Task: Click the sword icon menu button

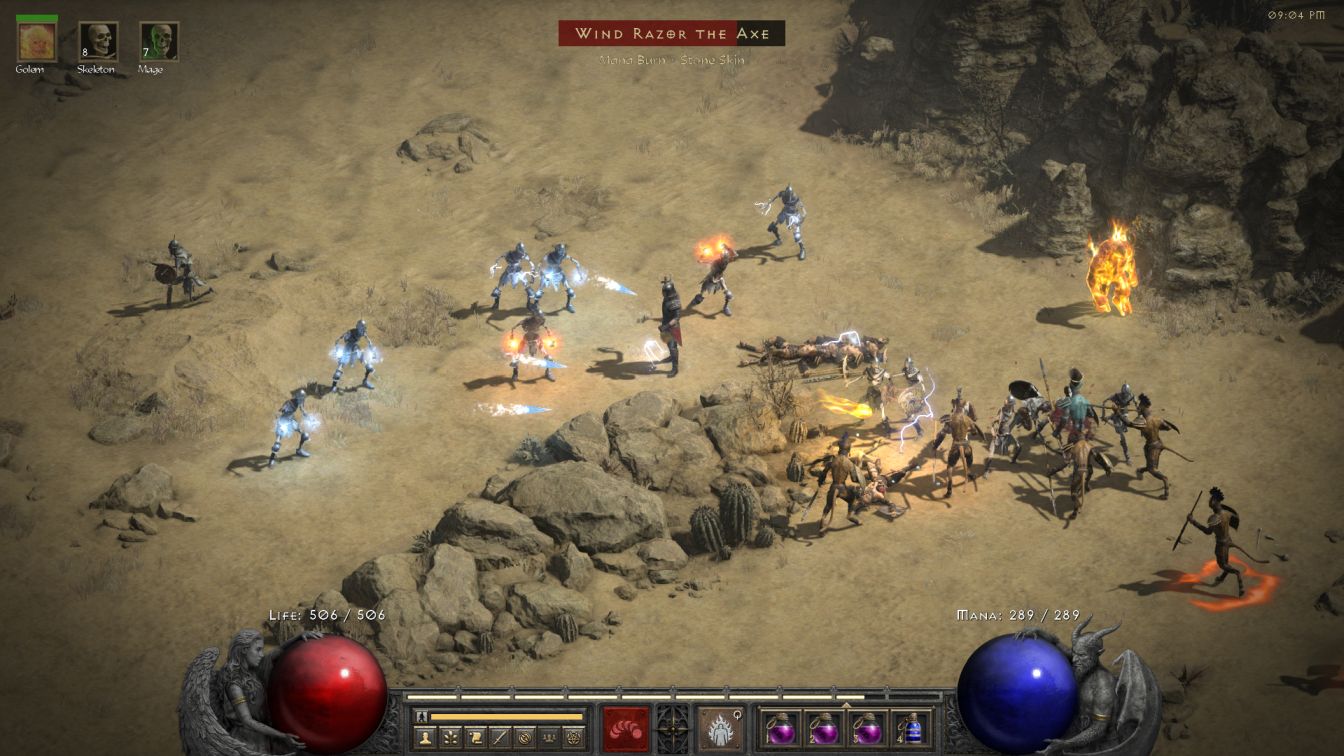Action: click(500, 737)
